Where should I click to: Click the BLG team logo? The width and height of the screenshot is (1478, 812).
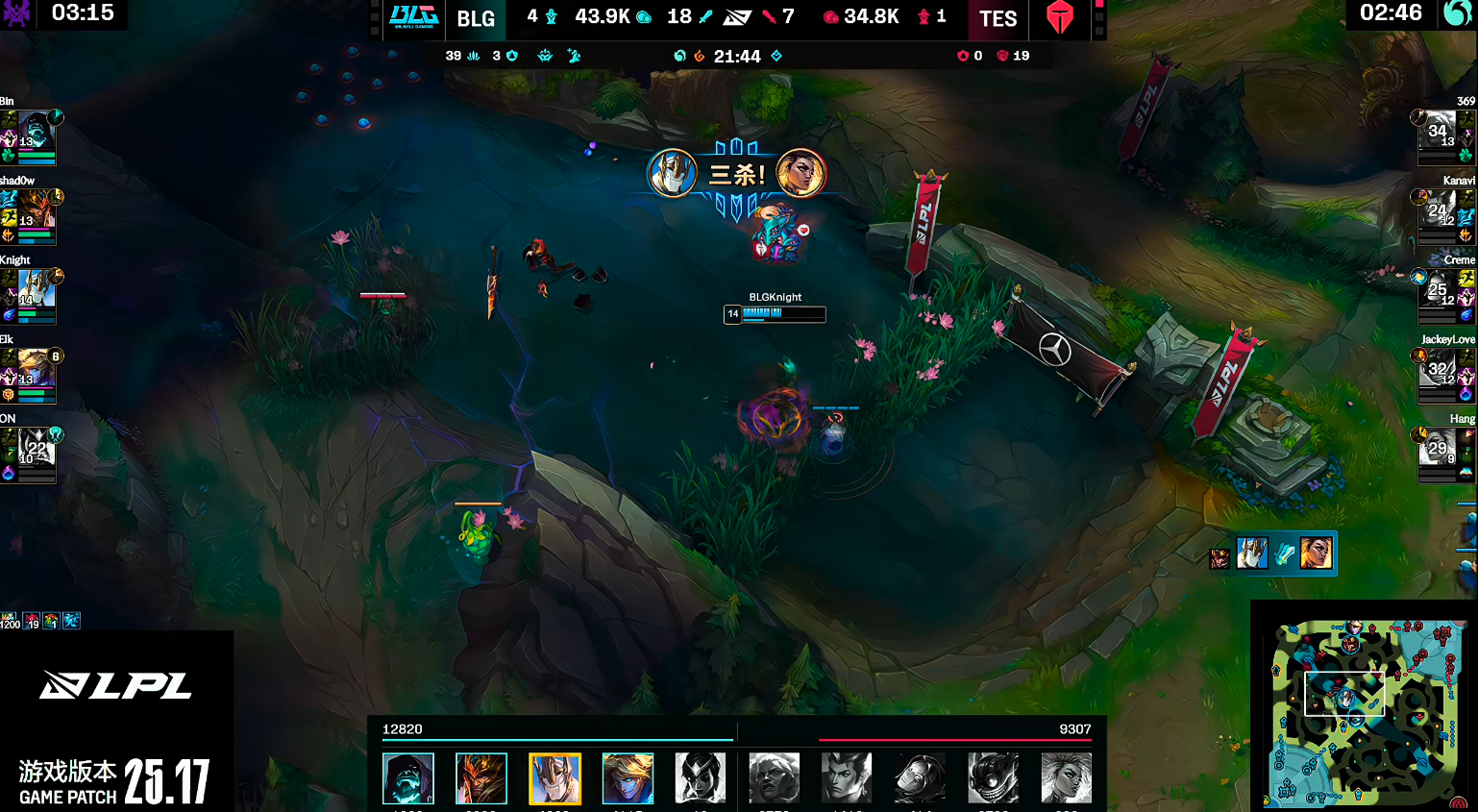(x=413, y=17)
